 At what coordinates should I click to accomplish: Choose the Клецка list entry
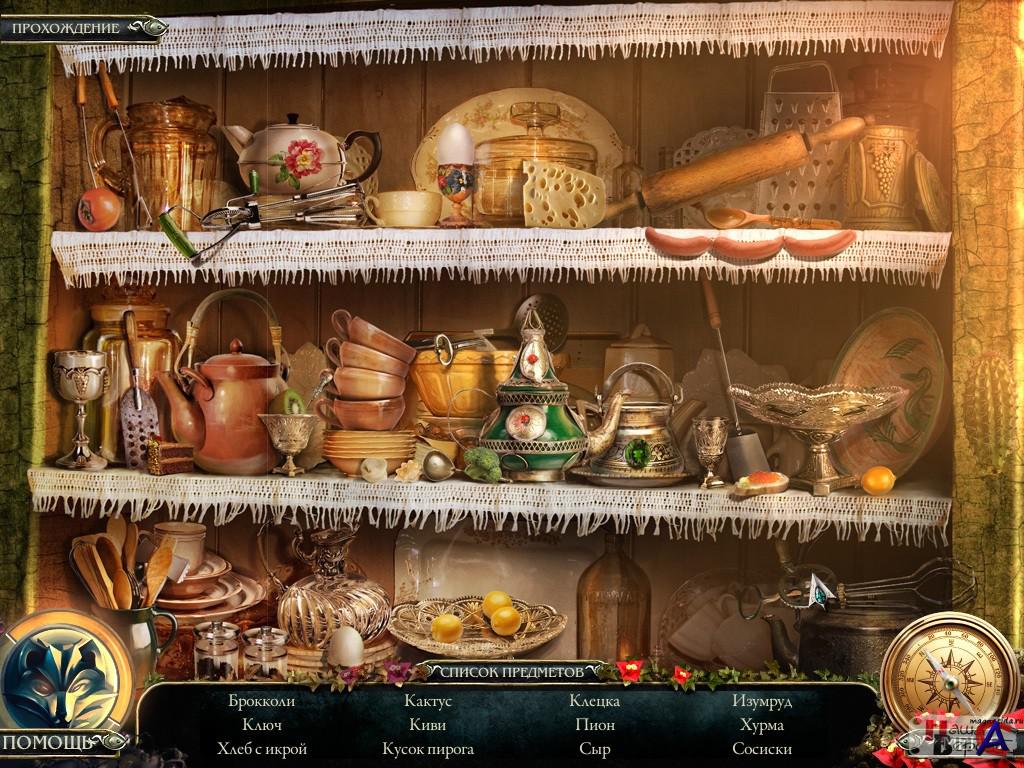click(x=595, y=701)
